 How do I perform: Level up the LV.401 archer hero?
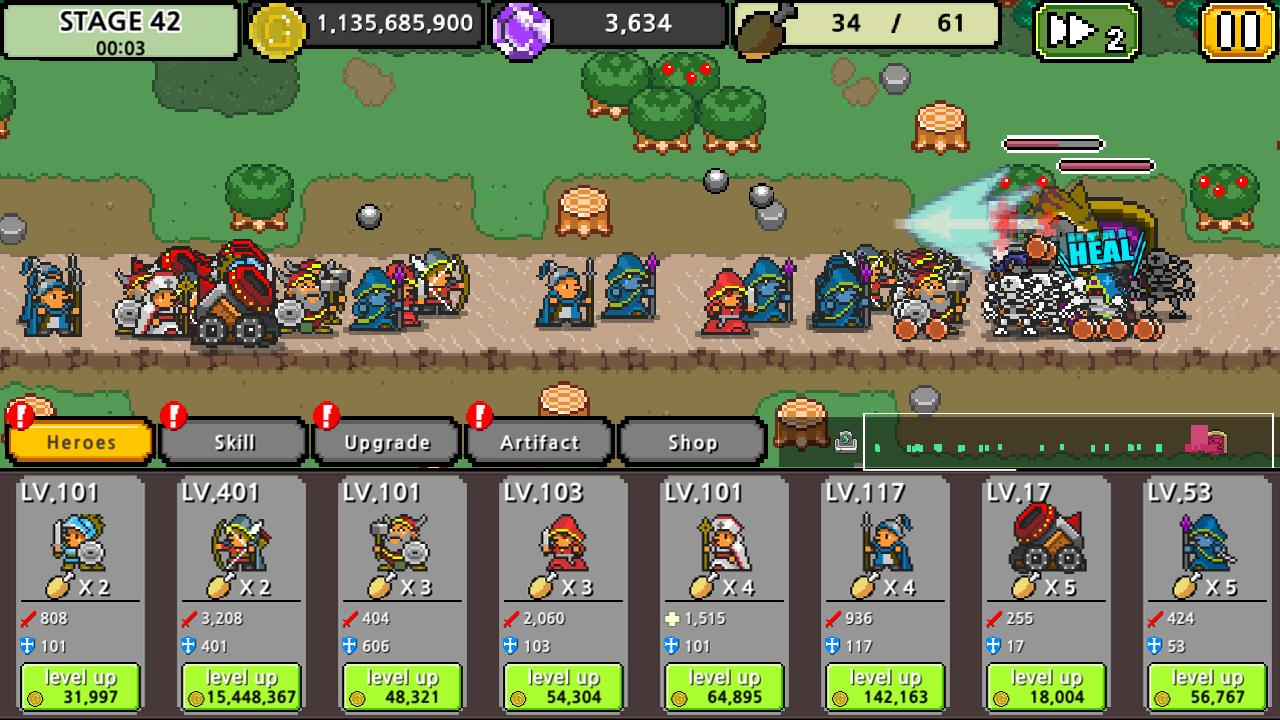tap(241, 687)
